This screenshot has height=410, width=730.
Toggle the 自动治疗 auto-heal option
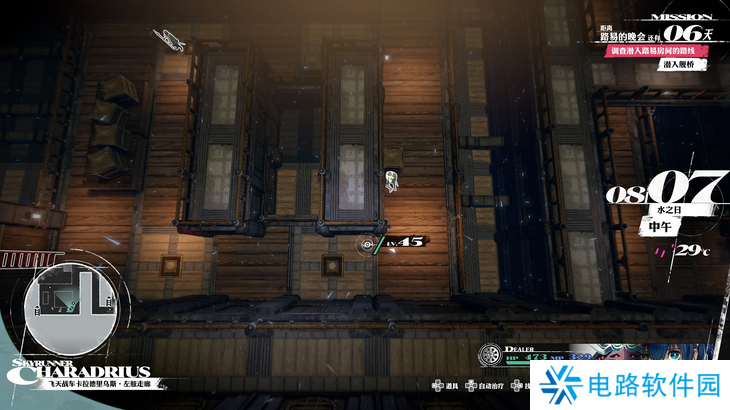coord(488,385)
